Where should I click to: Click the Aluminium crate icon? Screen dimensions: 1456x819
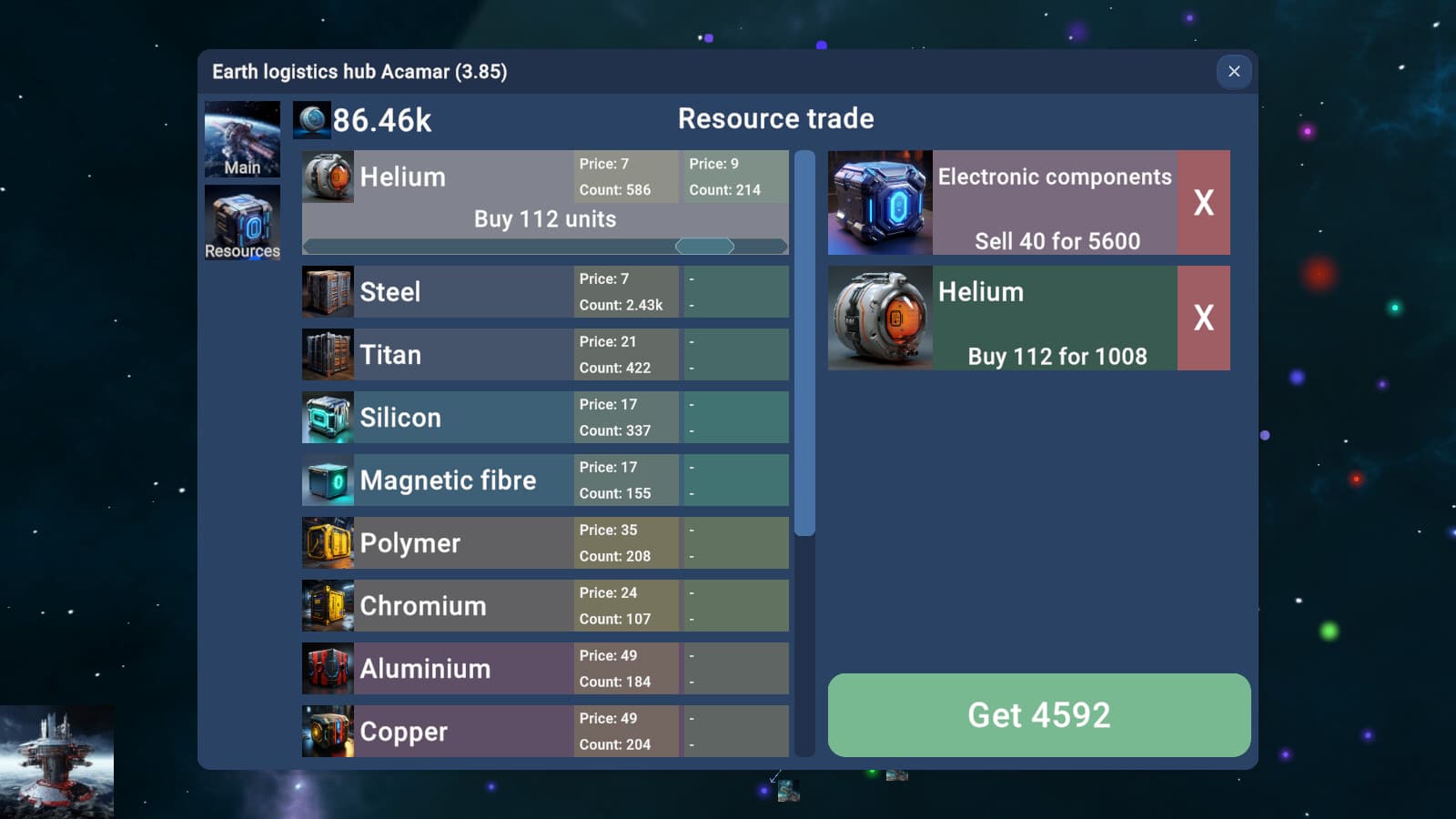(x=328, y=668)
